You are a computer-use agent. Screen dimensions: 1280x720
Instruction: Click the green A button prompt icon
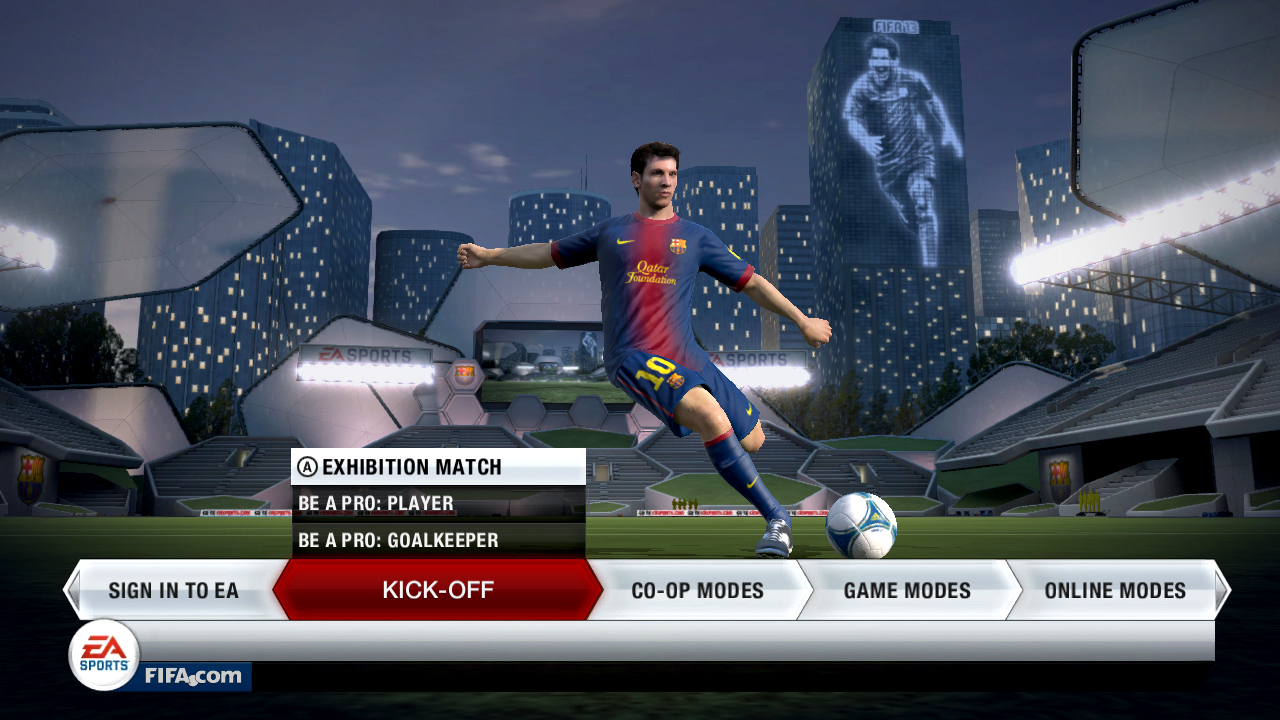307,466
